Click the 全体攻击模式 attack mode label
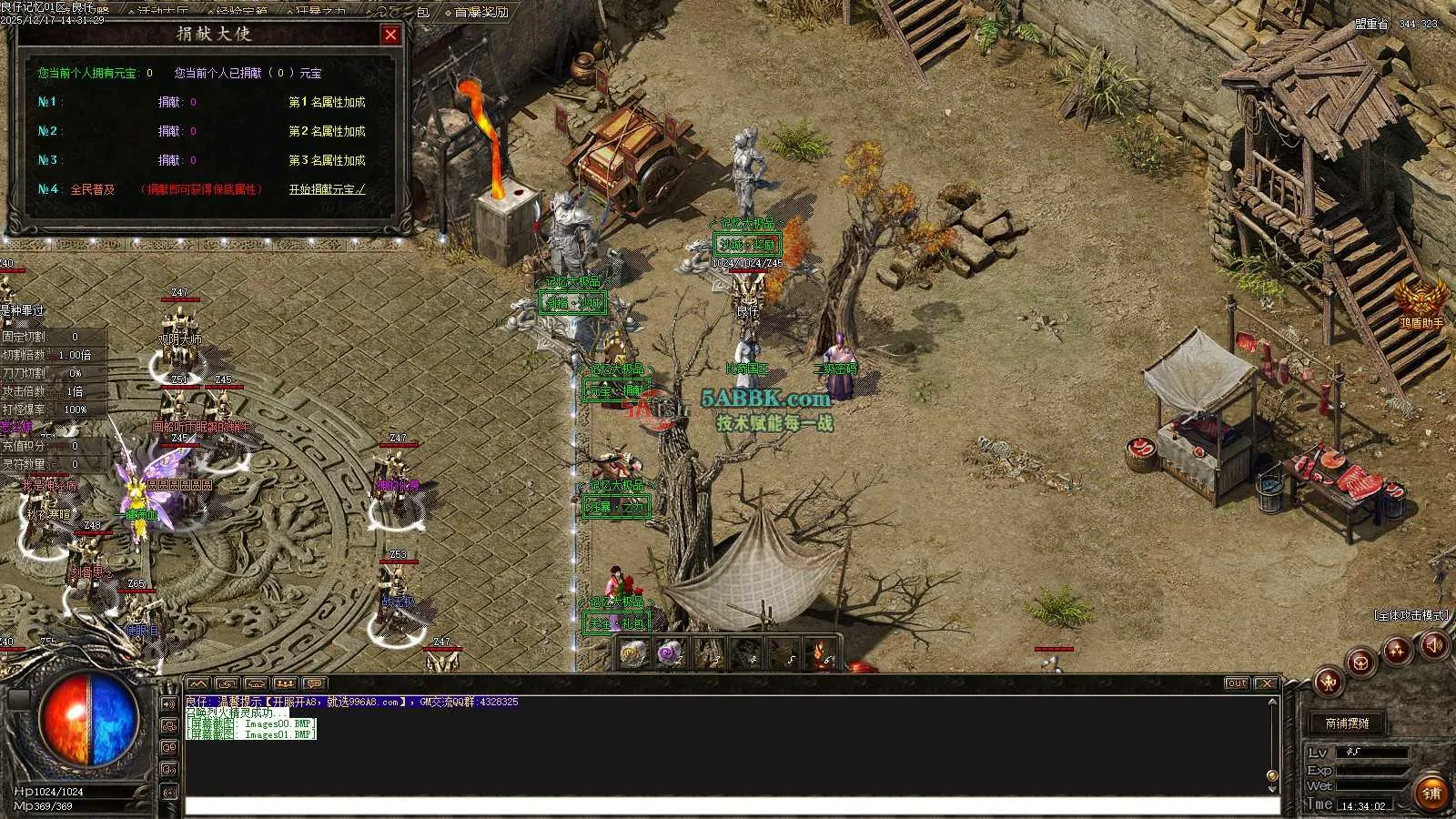Screen dimensions: 1456x819 tap(1410, 616)
